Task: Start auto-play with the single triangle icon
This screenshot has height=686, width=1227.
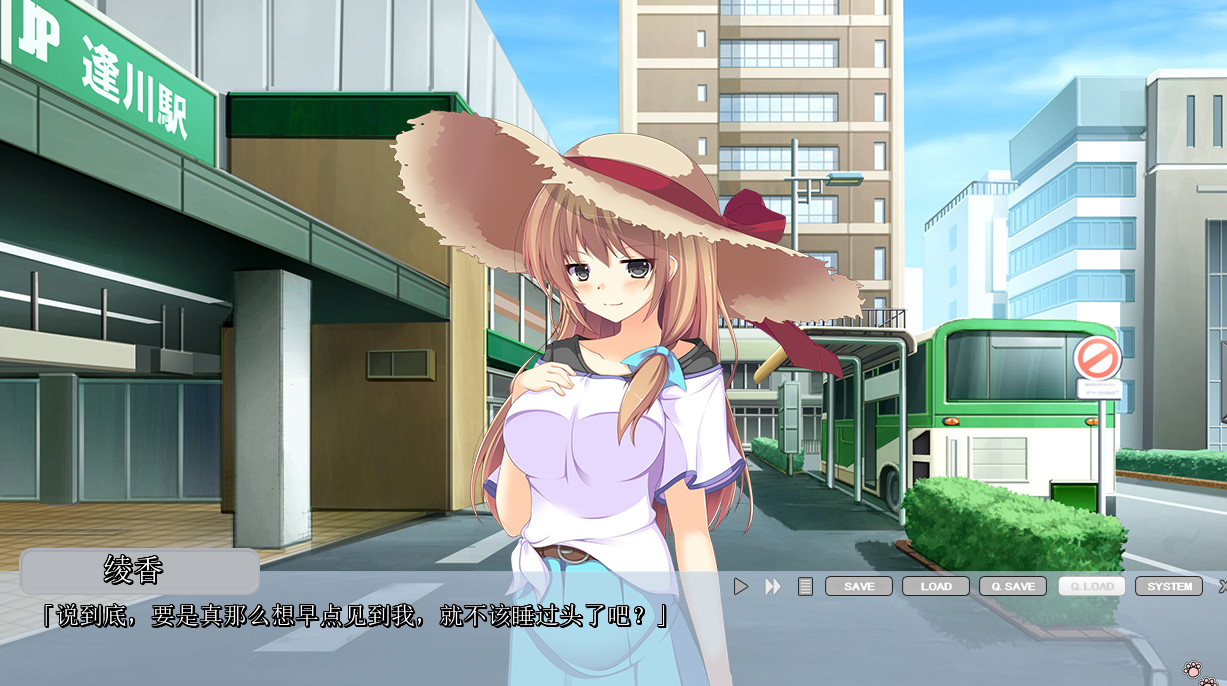Action: (741, 587)
